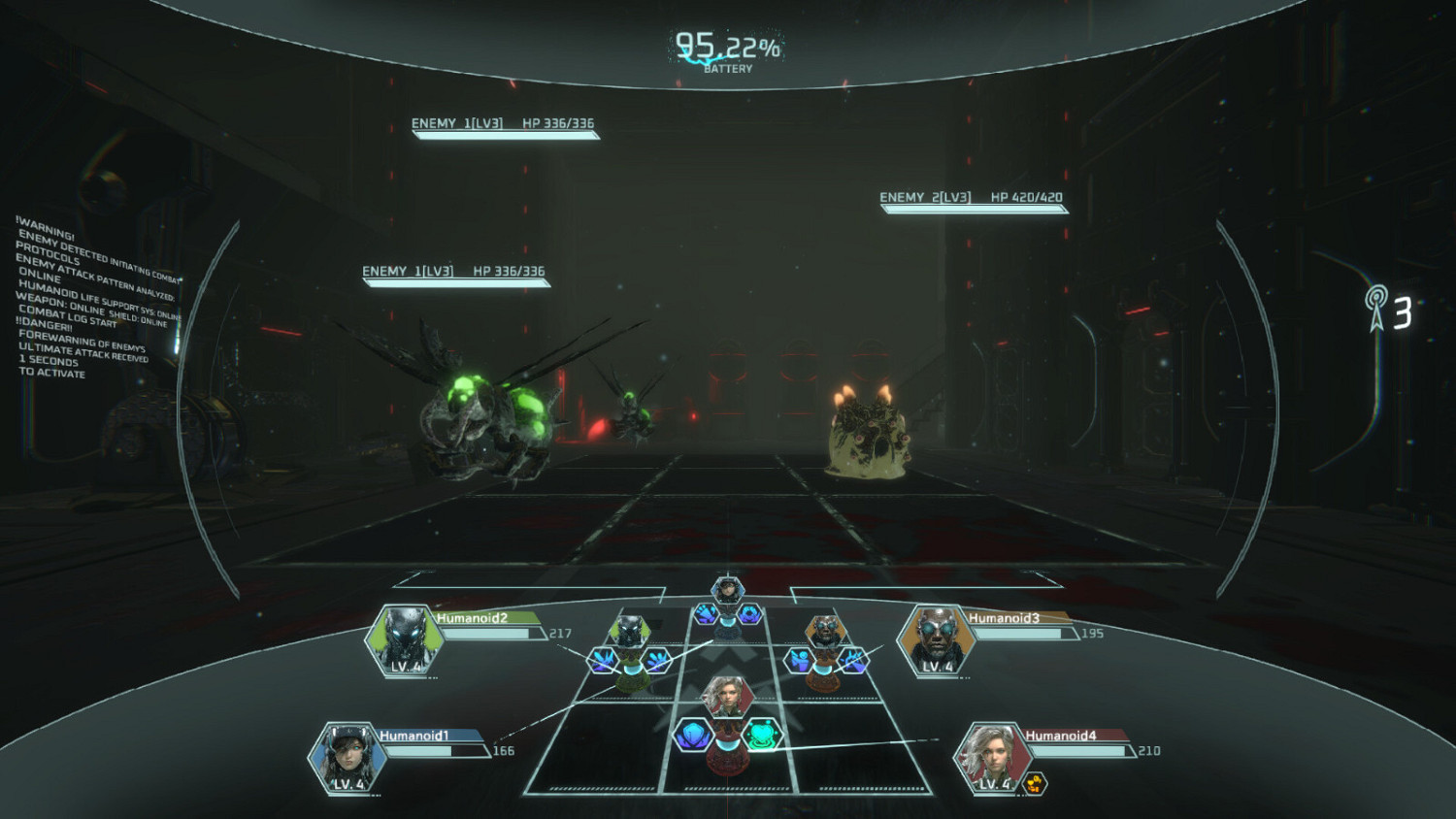The height and width of the screenshot is (819, 1456).
Task: Select the blue fist attack ability icon
Action: 706,614
